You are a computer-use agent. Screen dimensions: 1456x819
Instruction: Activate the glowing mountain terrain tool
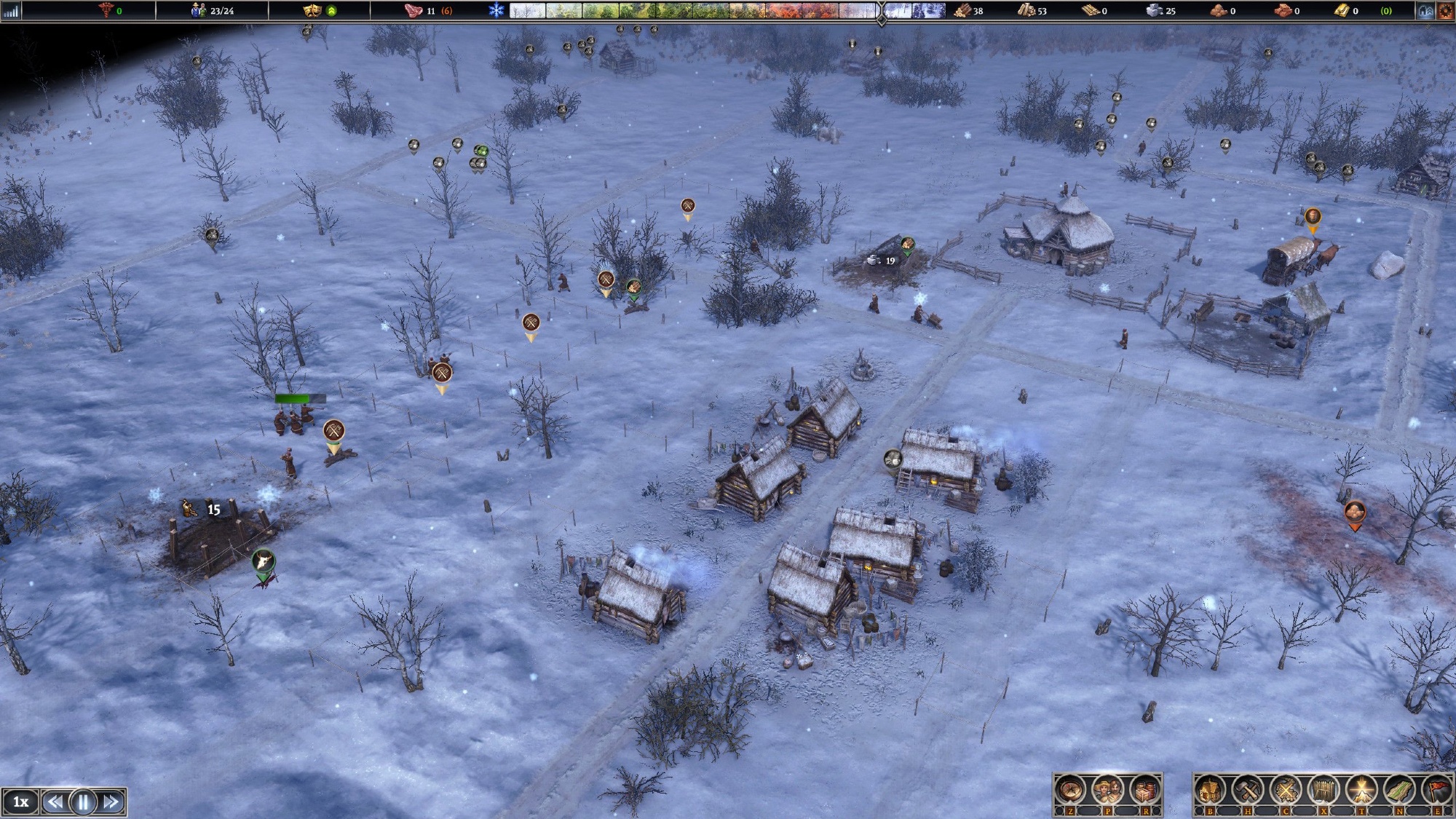tap(1361, 790)
